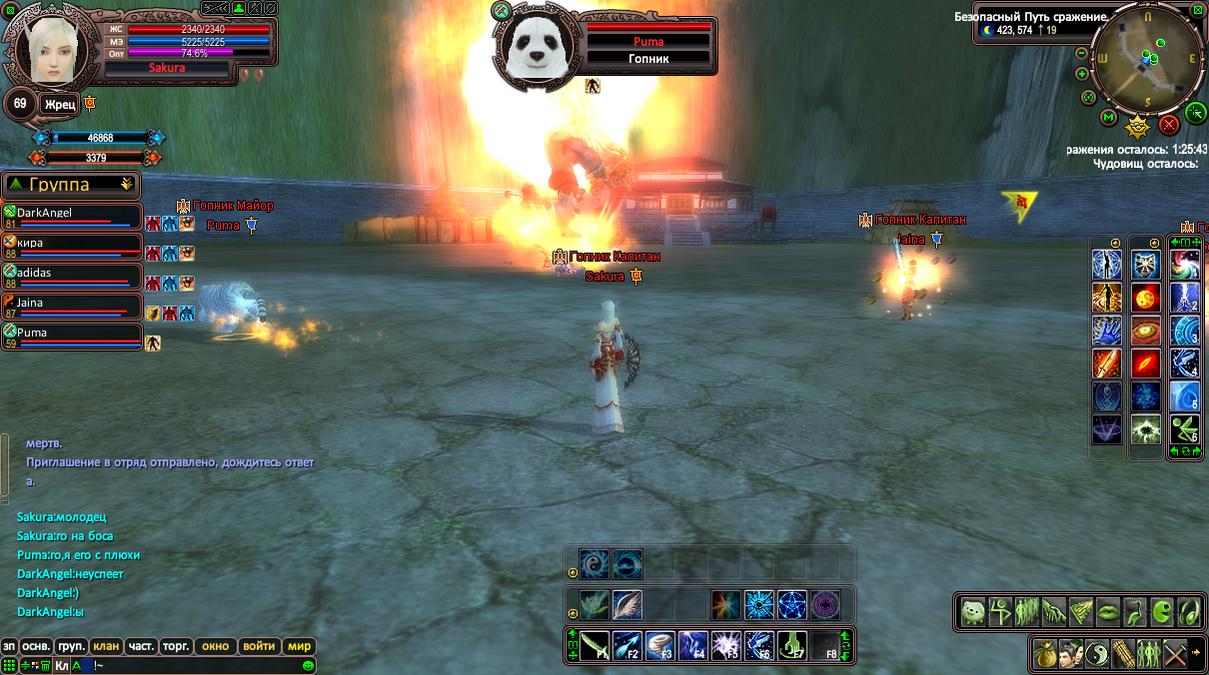
Task: Click the green M map button
Action: click(x=1108, y=118)
